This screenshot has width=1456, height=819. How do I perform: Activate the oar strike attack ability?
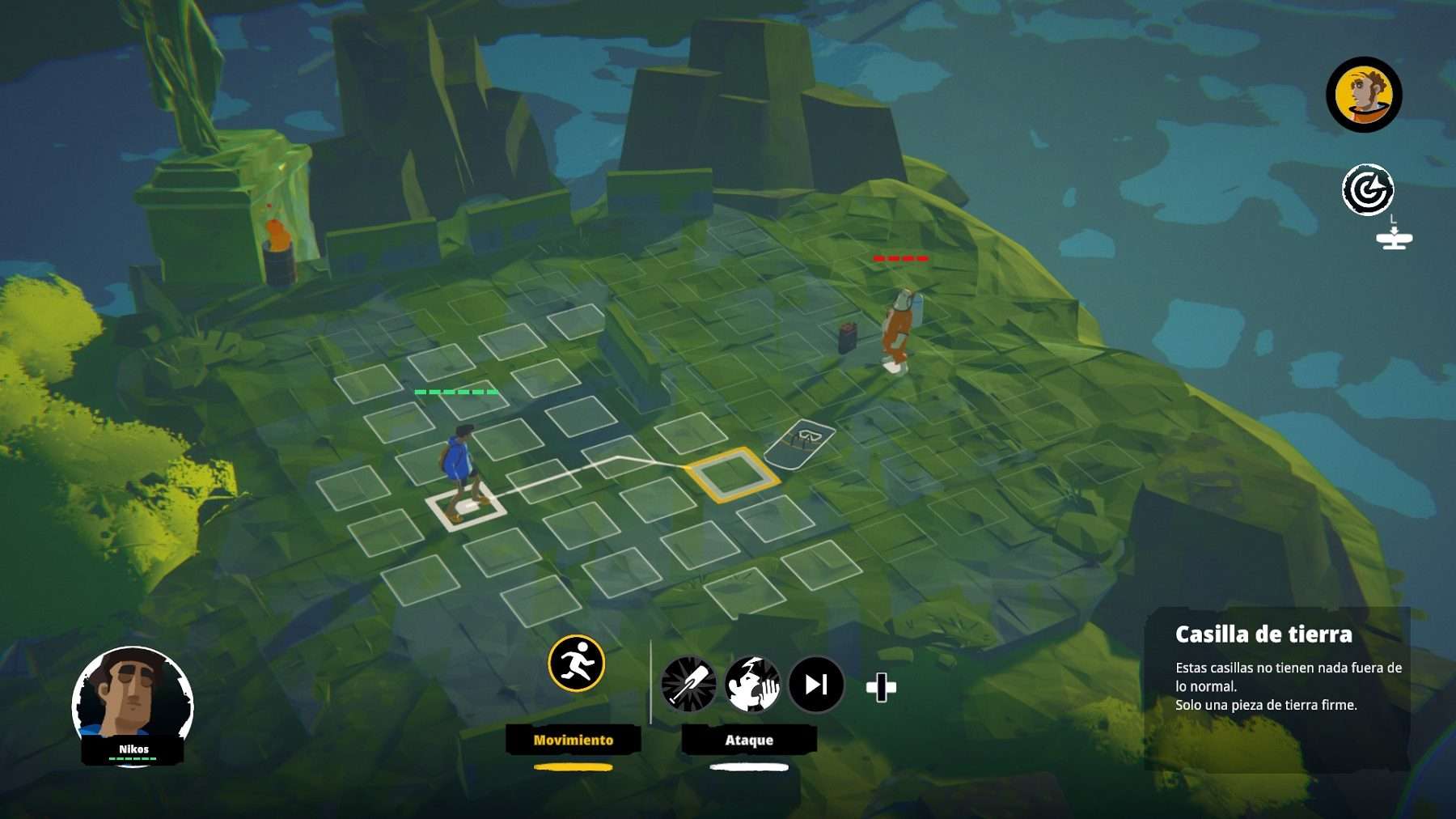(688, 685)
